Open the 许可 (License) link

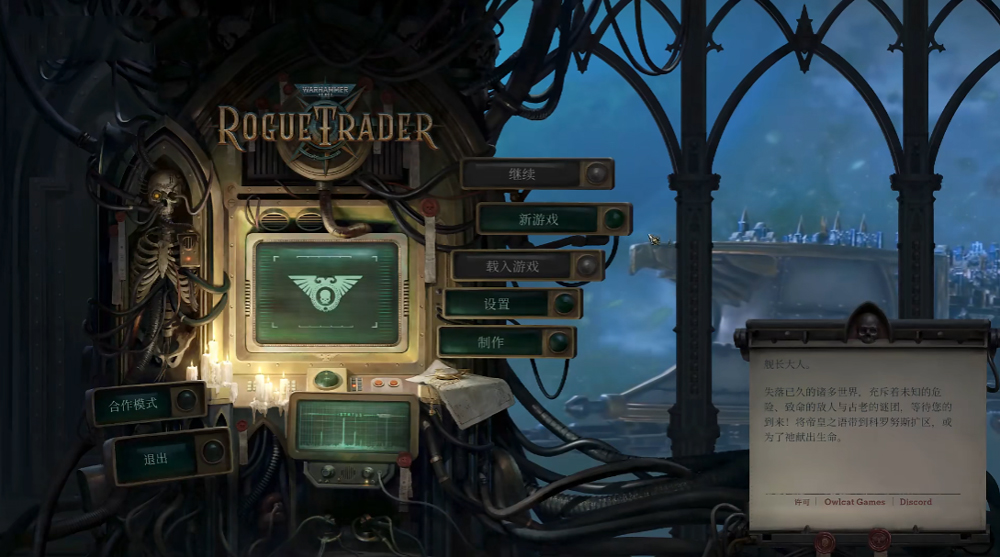[x=802, y=502]
